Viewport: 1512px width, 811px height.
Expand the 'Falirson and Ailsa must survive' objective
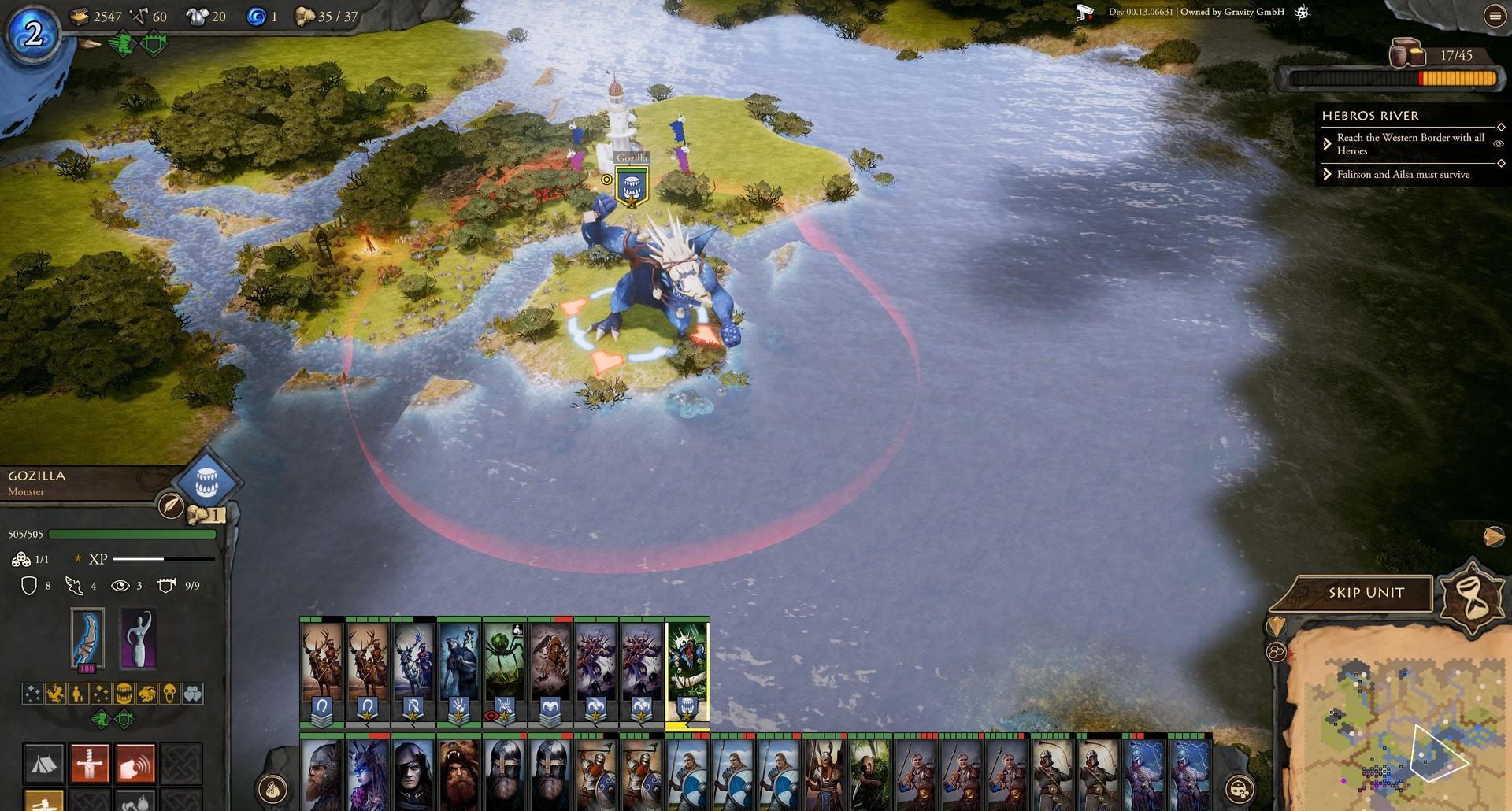tap(1328, 174)
